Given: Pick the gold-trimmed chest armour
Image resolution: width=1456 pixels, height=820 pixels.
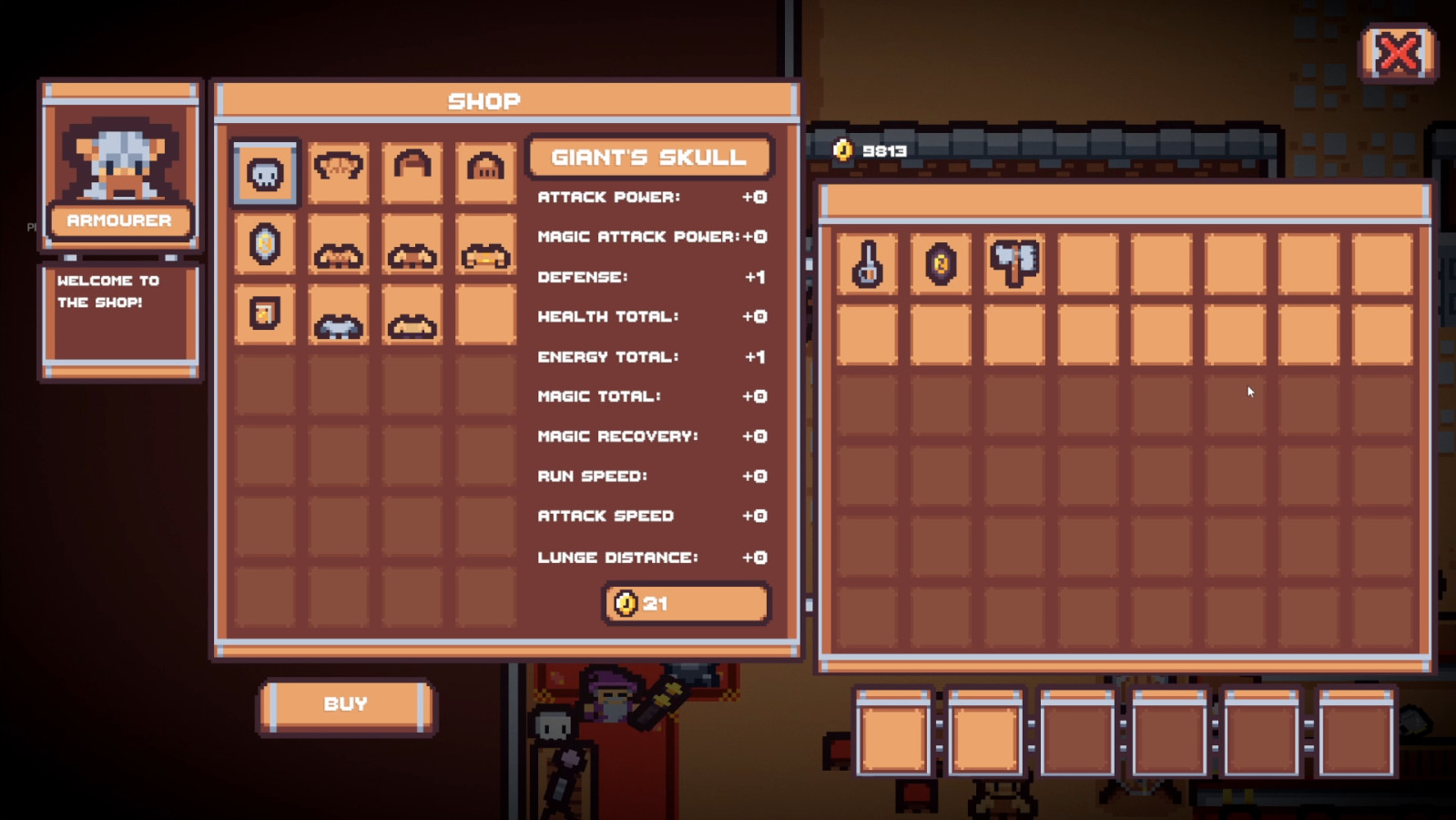Looking at the screenshot, I should pyautogui.click(x=485, y=255).
